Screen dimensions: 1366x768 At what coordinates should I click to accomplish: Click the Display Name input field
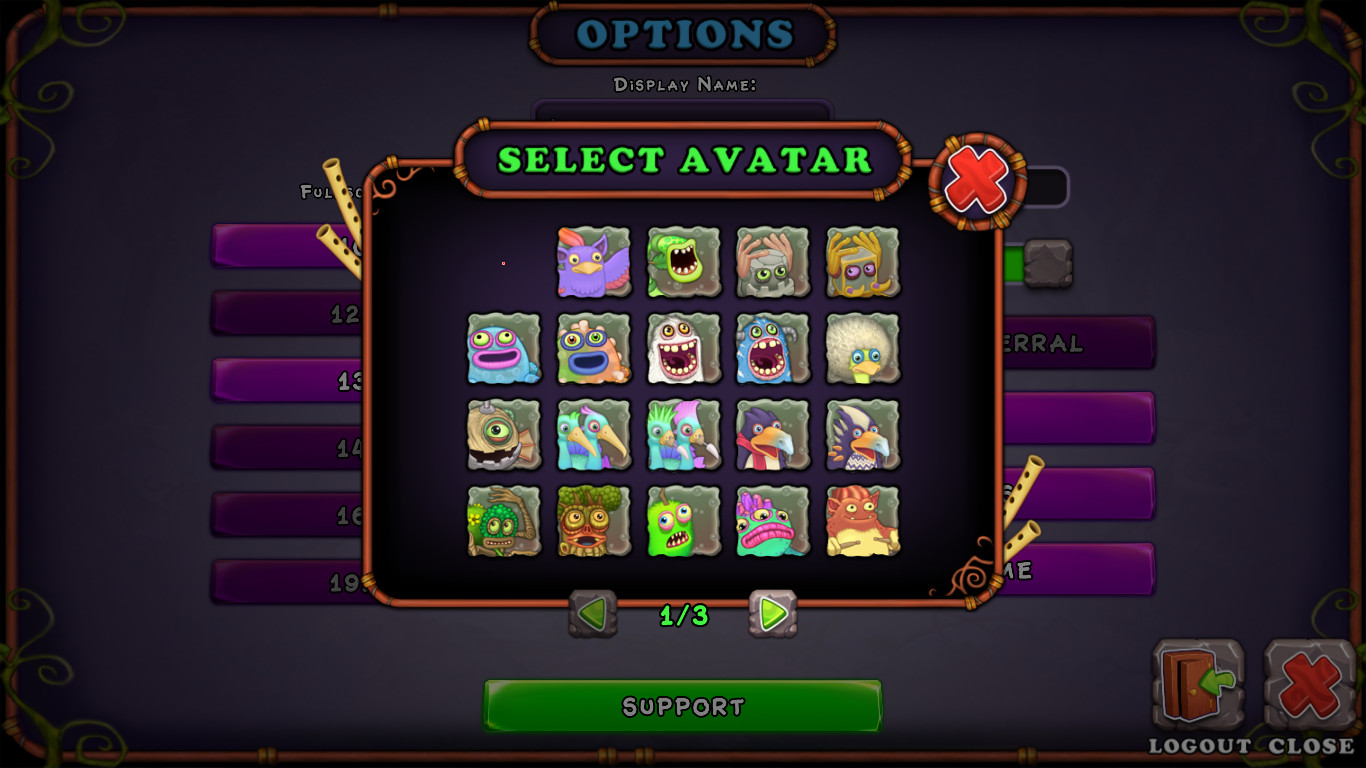tap(683, 110)
